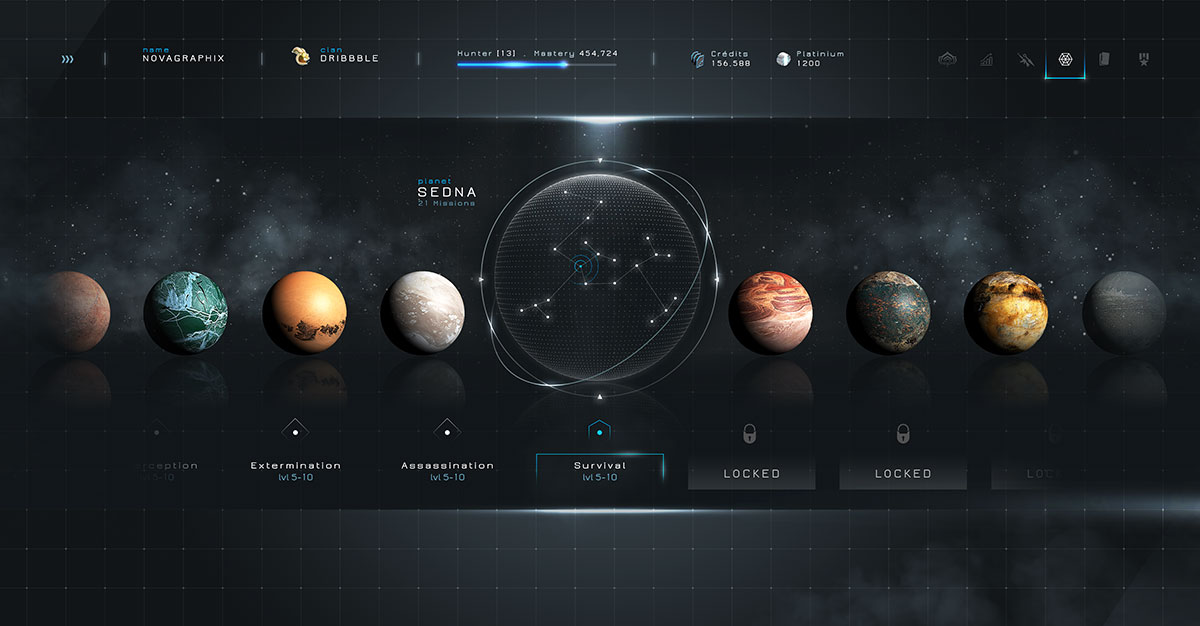Select the hexagonal star map tab
The width and height of the screenshot is (1200, 626).
(x=1065, y=59)
